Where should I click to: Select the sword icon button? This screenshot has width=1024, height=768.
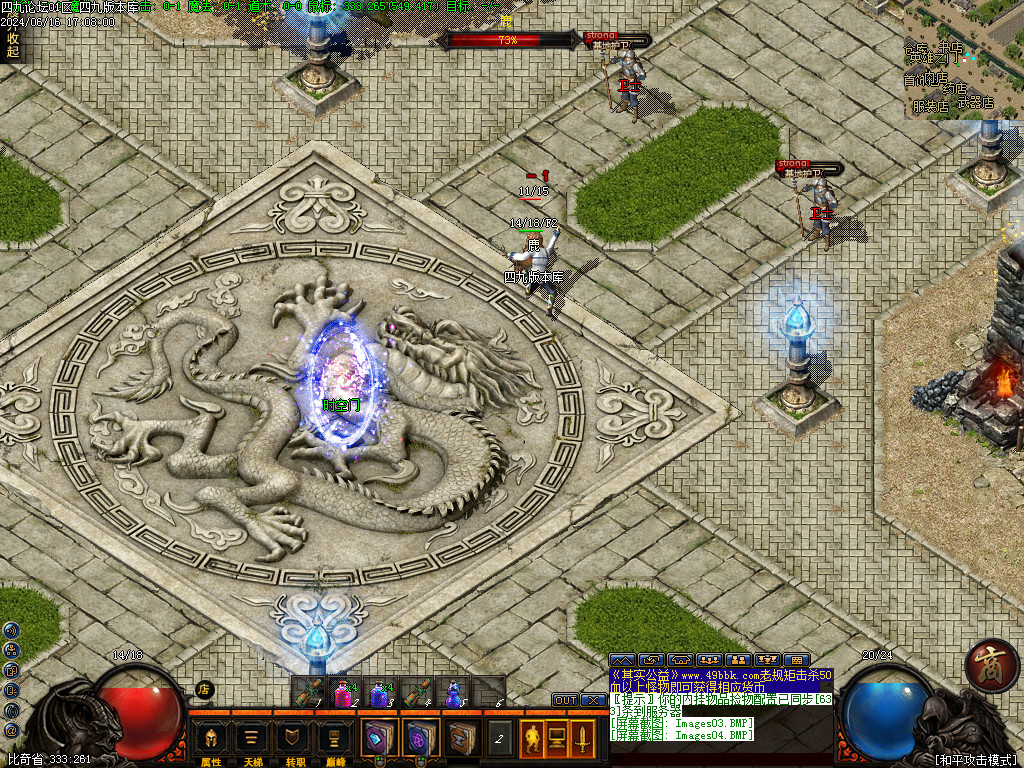pyautogui.click(x=581, y=739)
